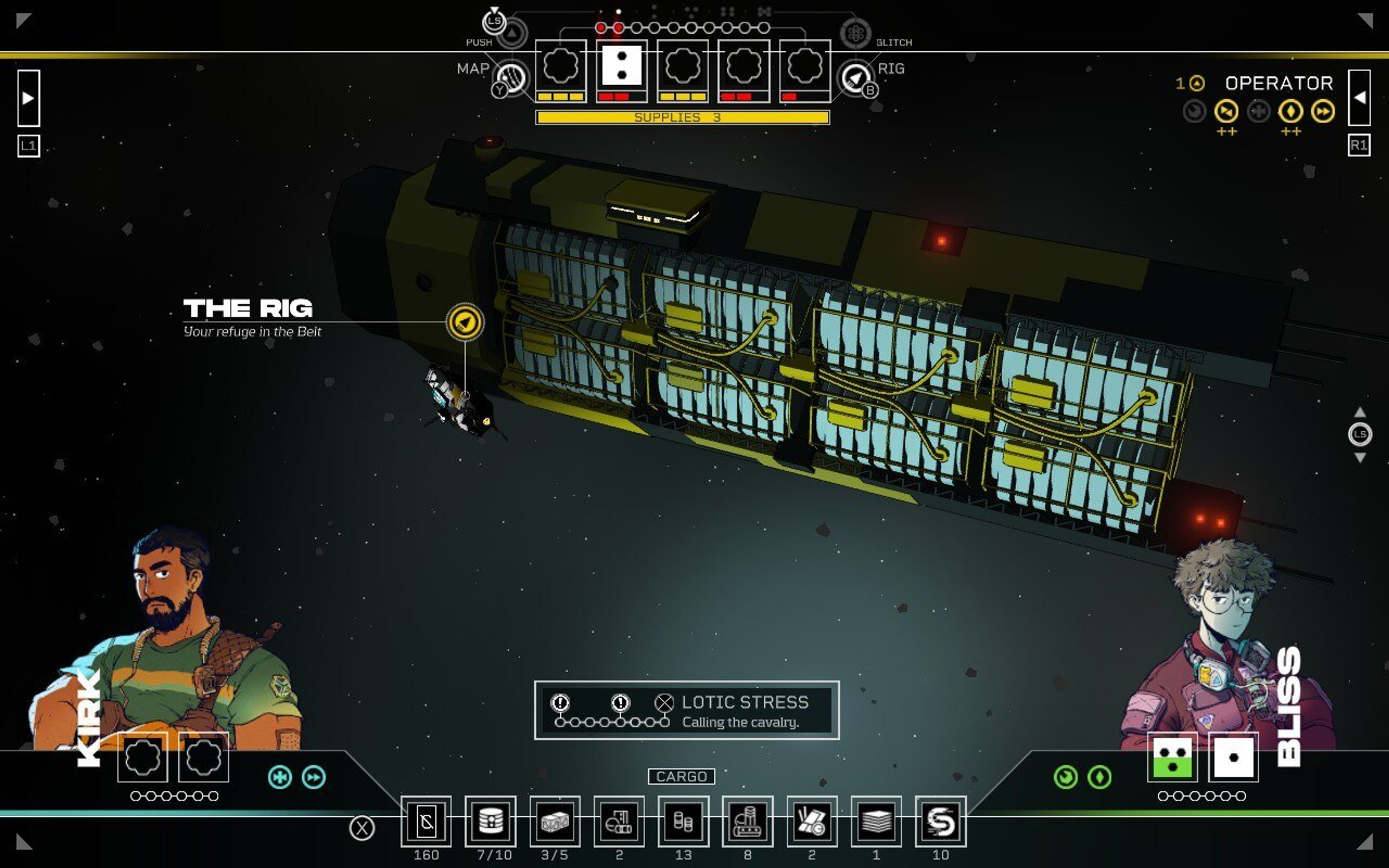Select the white two-pip die
The width and height of the screenshot is (1389, 868).
click(621, 66)
